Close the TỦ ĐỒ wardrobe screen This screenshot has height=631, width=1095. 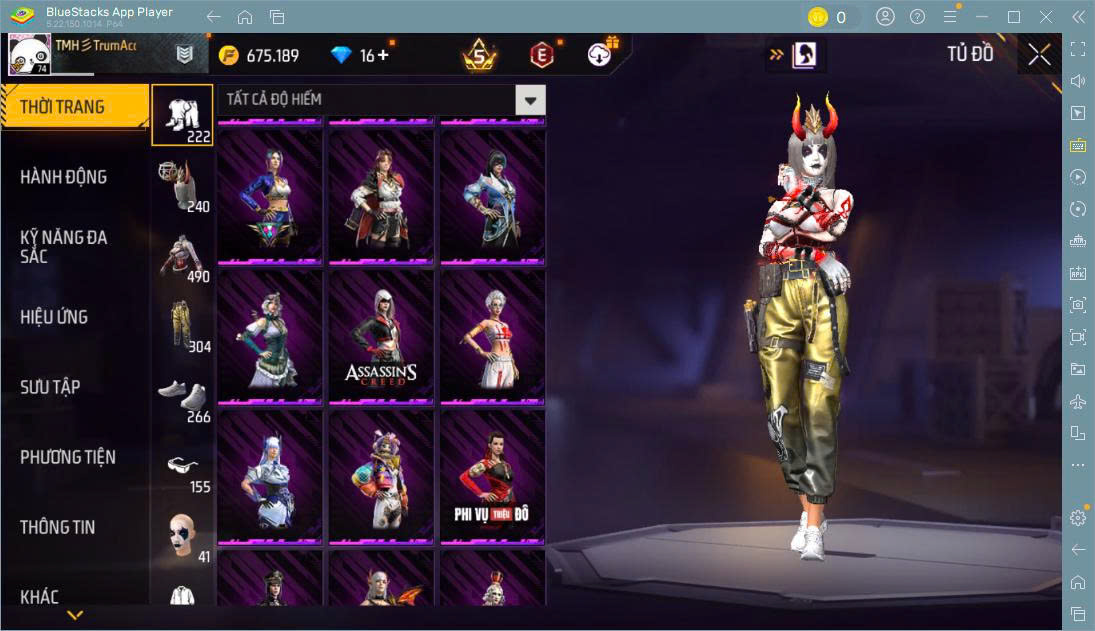pyautogui.click(x=1039, y=55)
